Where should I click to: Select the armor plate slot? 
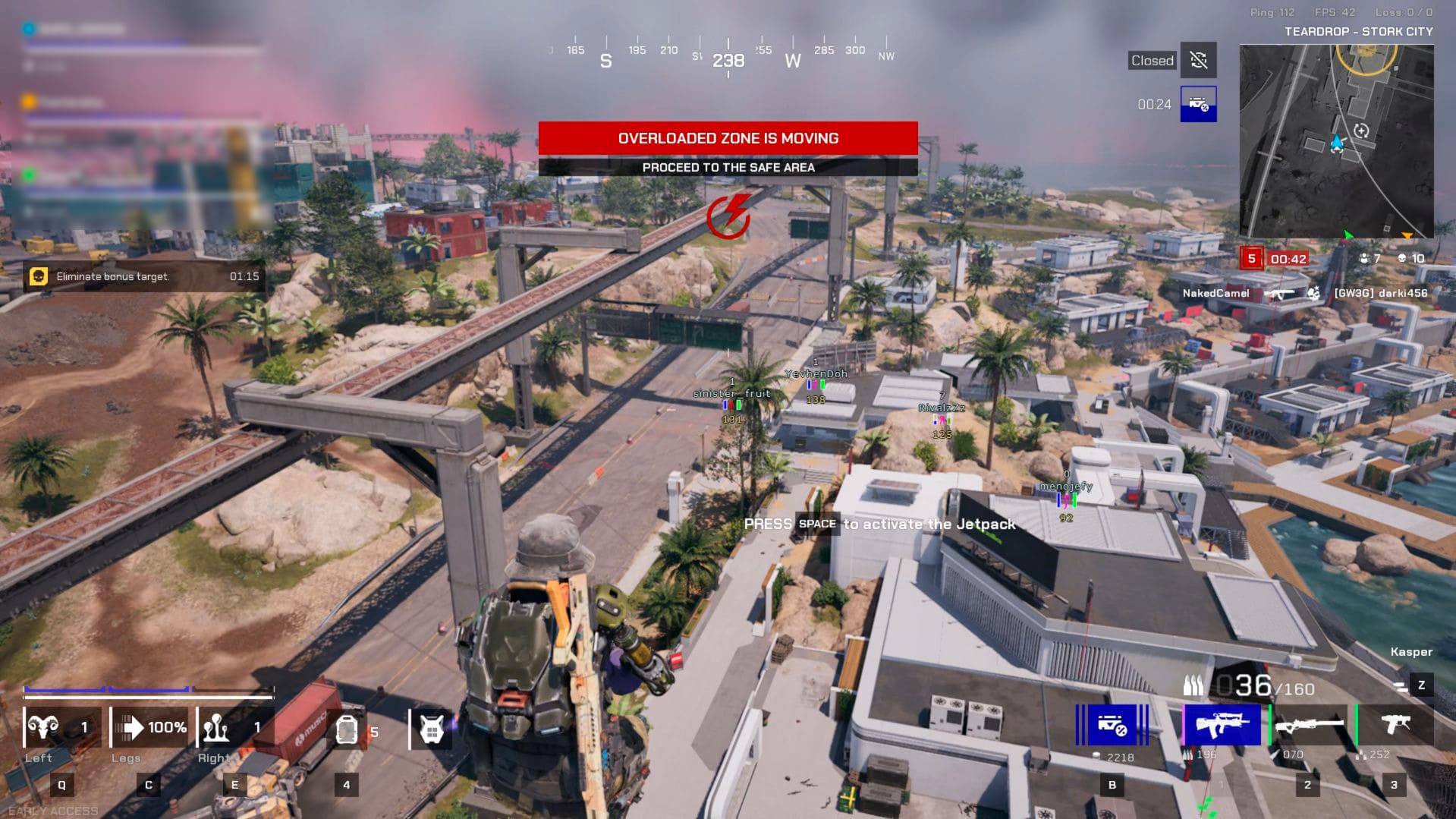click(x=347, y=731)
